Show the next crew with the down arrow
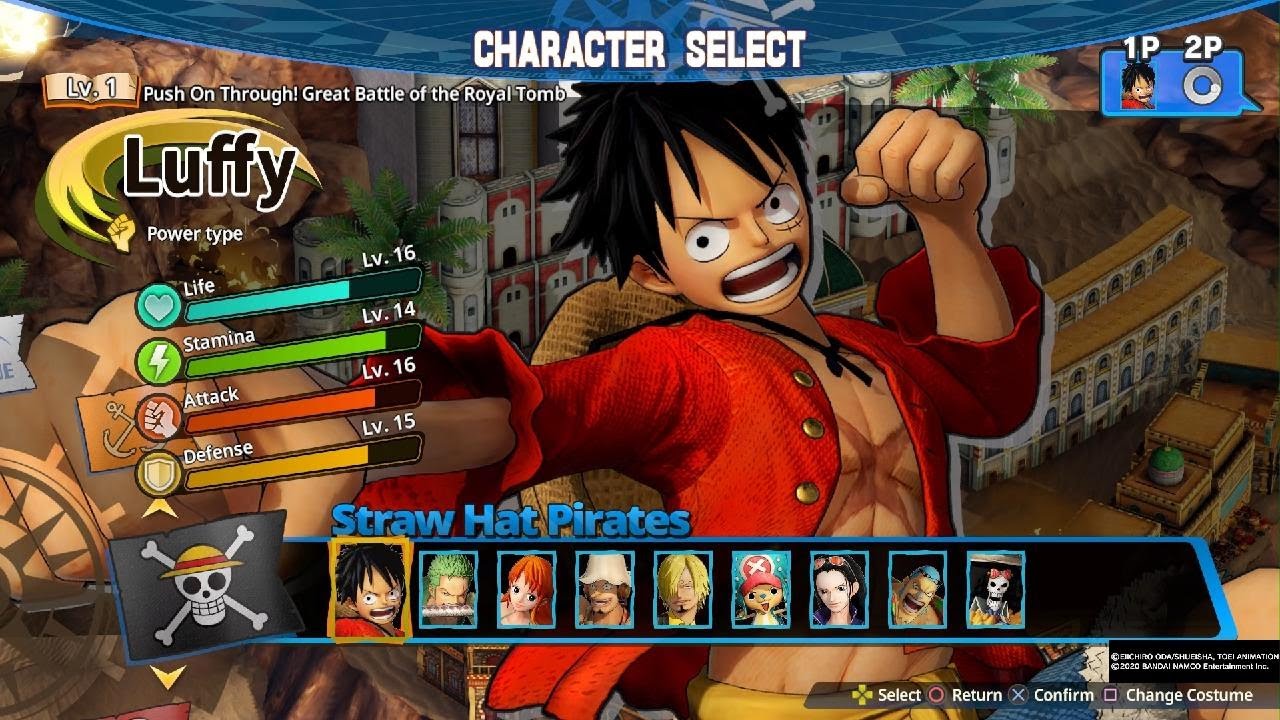1280x720 pixels. pos(168,678)
